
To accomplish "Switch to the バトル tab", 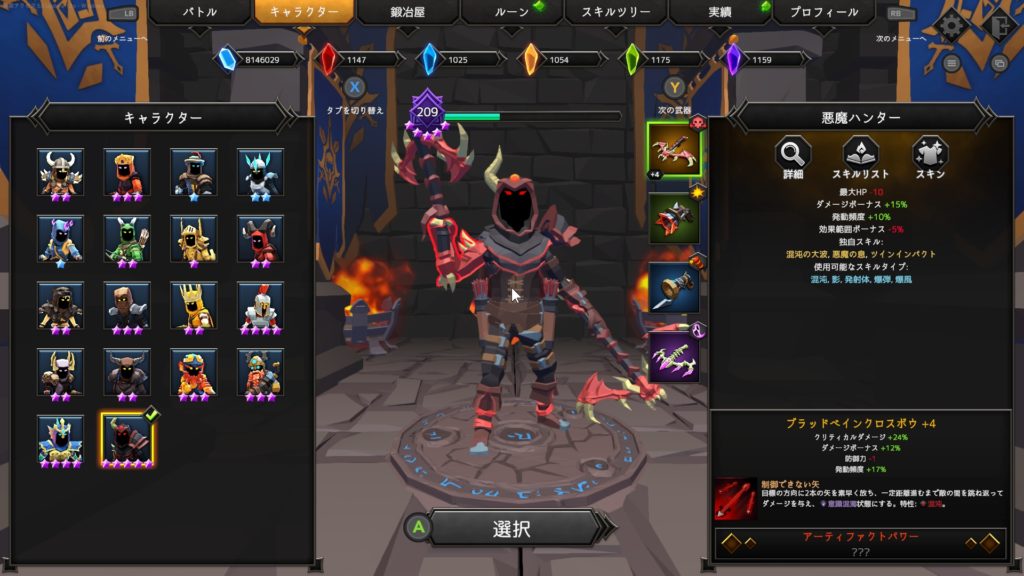I will tap(198, 13).
